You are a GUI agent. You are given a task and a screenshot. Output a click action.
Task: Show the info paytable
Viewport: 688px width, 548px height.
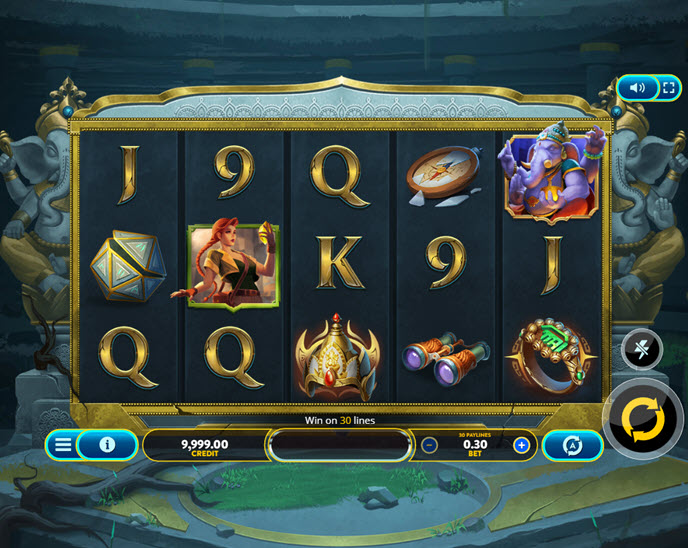click(x=107, y=445)
